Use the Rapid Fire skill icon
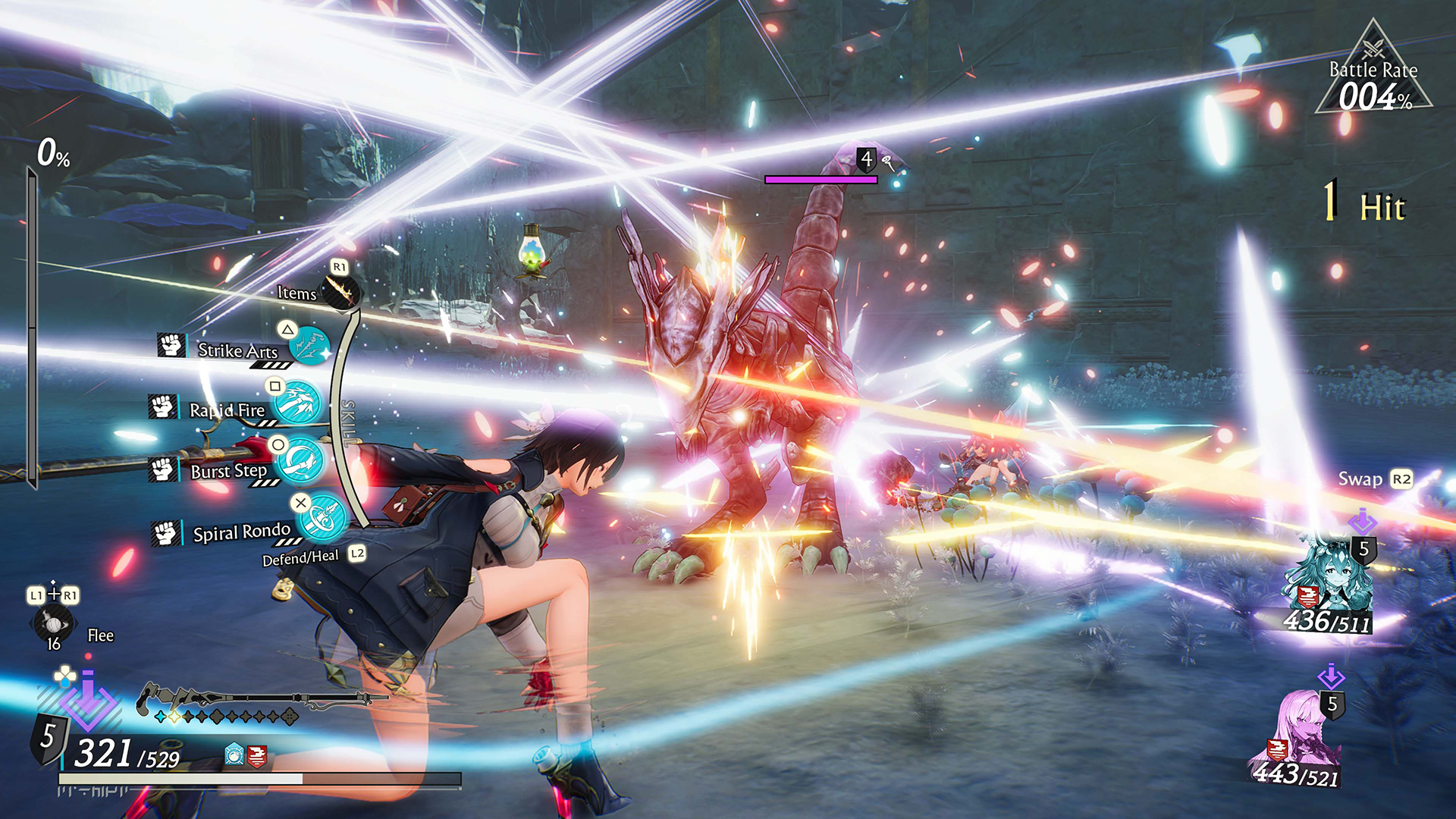Image resolution: width=1456 pixels, height=819 pixels. pos(298,403)
